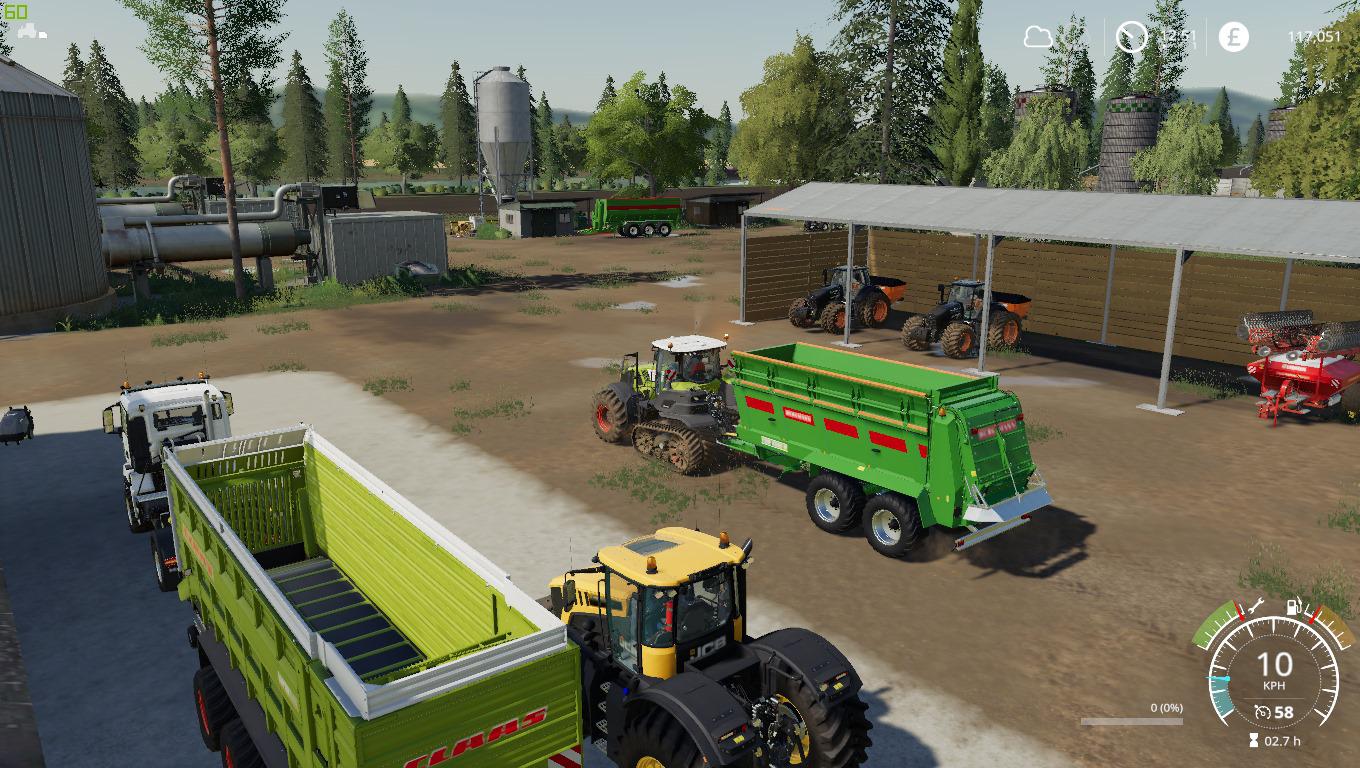Toggle the cruise control speed icon

point(1263,712)
